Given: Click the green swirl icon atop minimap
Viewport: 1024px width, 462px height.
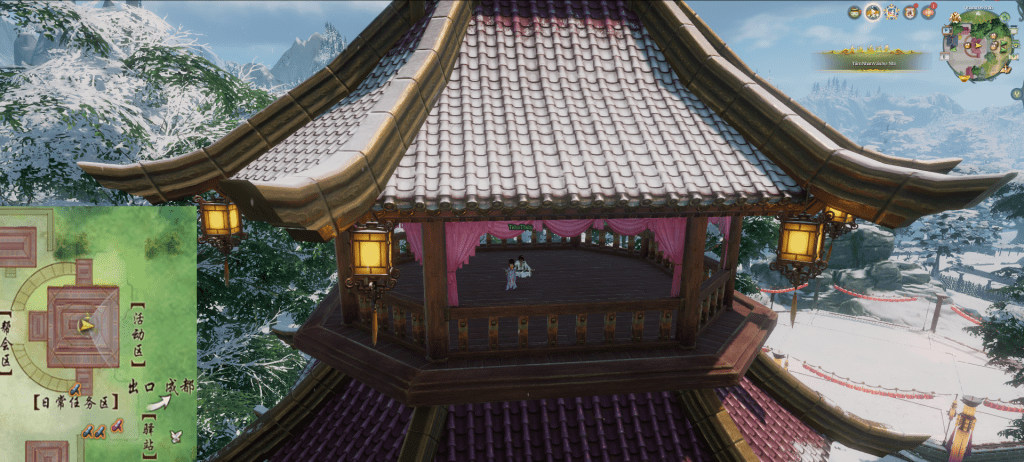Looking at the screenshot, I should tap(1004, 17).
